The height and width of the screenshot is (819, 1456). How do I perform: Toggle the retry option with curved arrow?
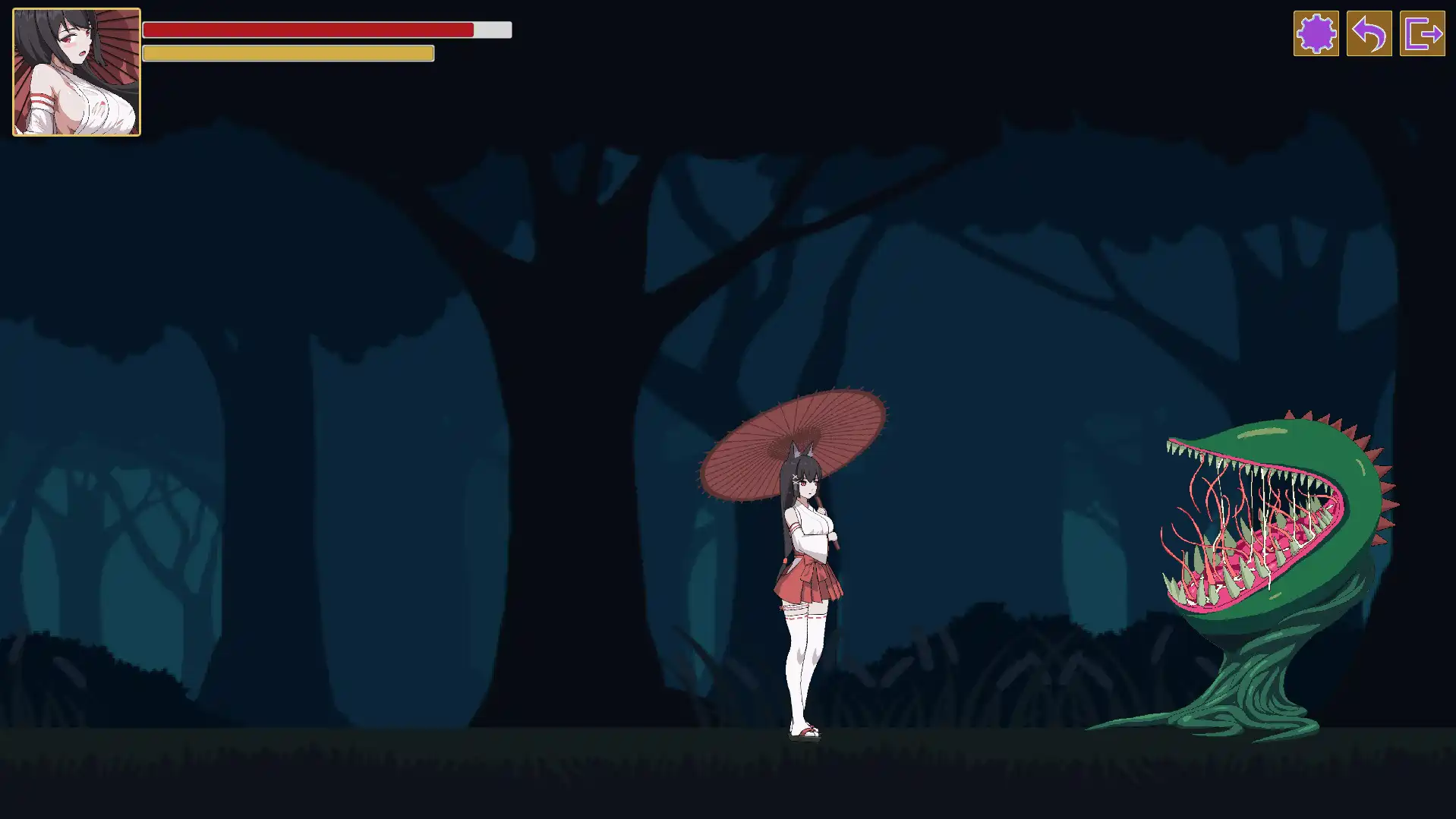coord(1371,33)
